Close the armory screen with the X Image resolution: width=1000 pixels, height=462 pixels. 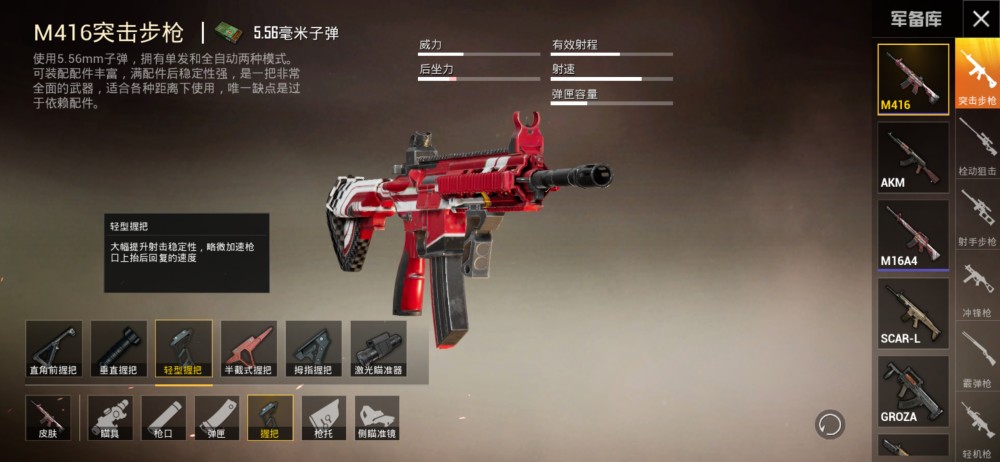pyautogui.click(x=979, y=18)
